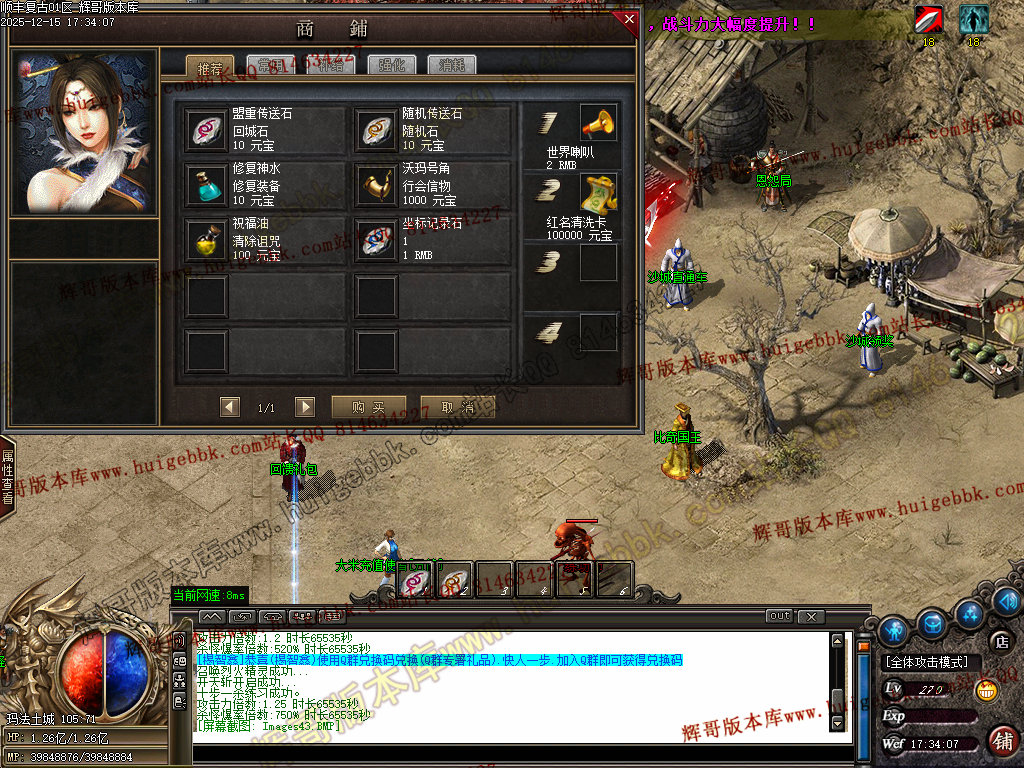Image resolution: width=1024 pixels, height=768 pixels.
Task: Select the 沃玛号角 horn item
Action: coord(377,185)
